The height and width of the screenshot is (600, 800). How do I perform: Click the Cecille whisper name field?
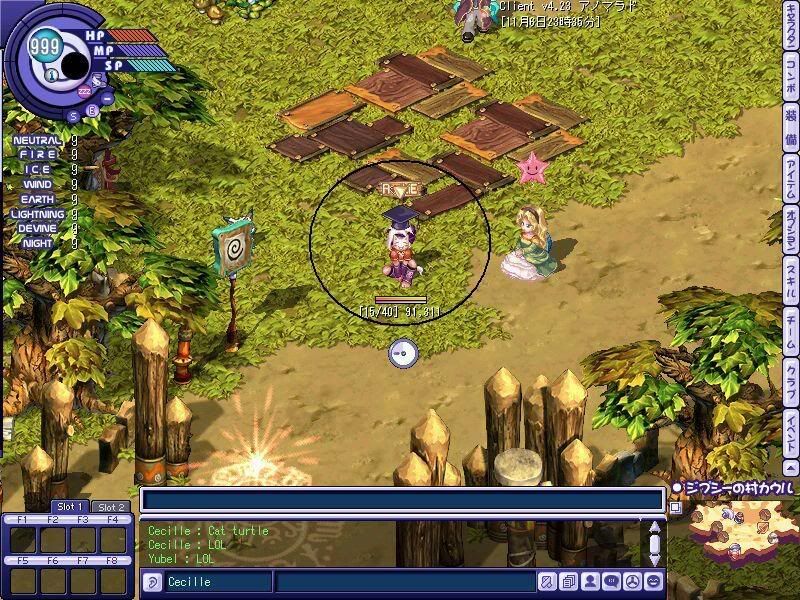coord(215,582)
